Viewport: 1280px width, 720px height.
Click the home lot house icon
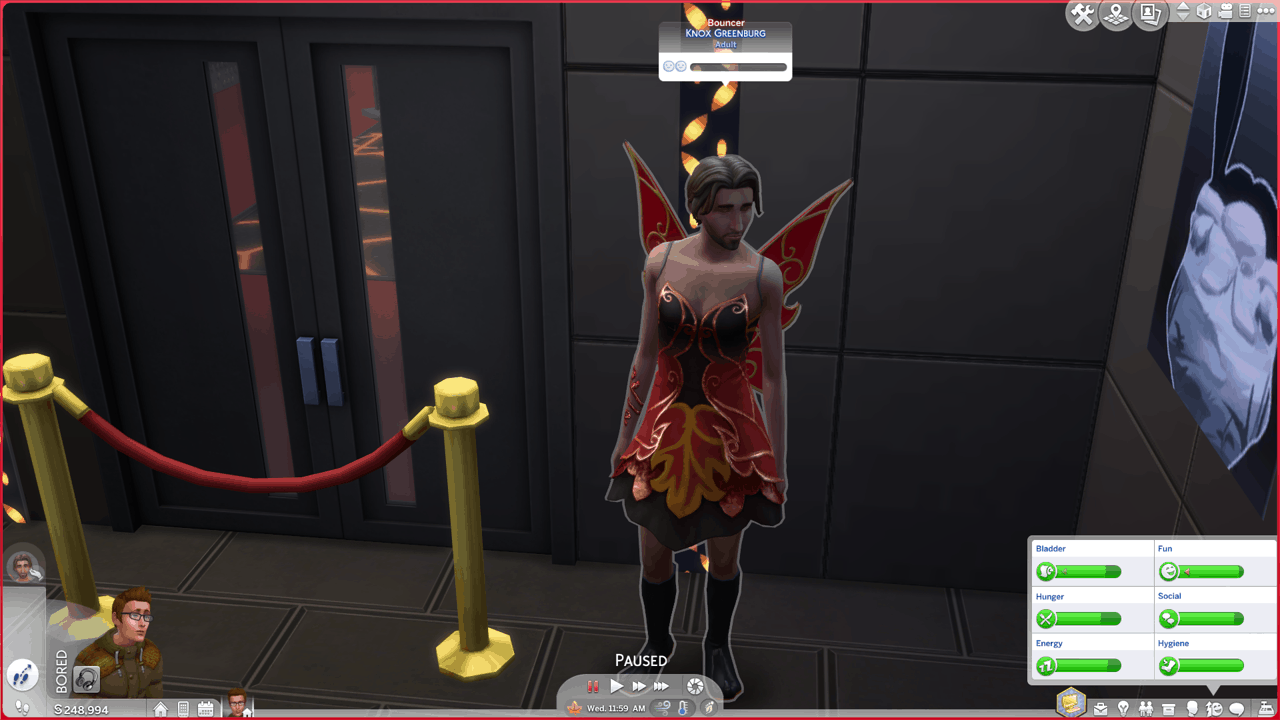tap(160, 709)
